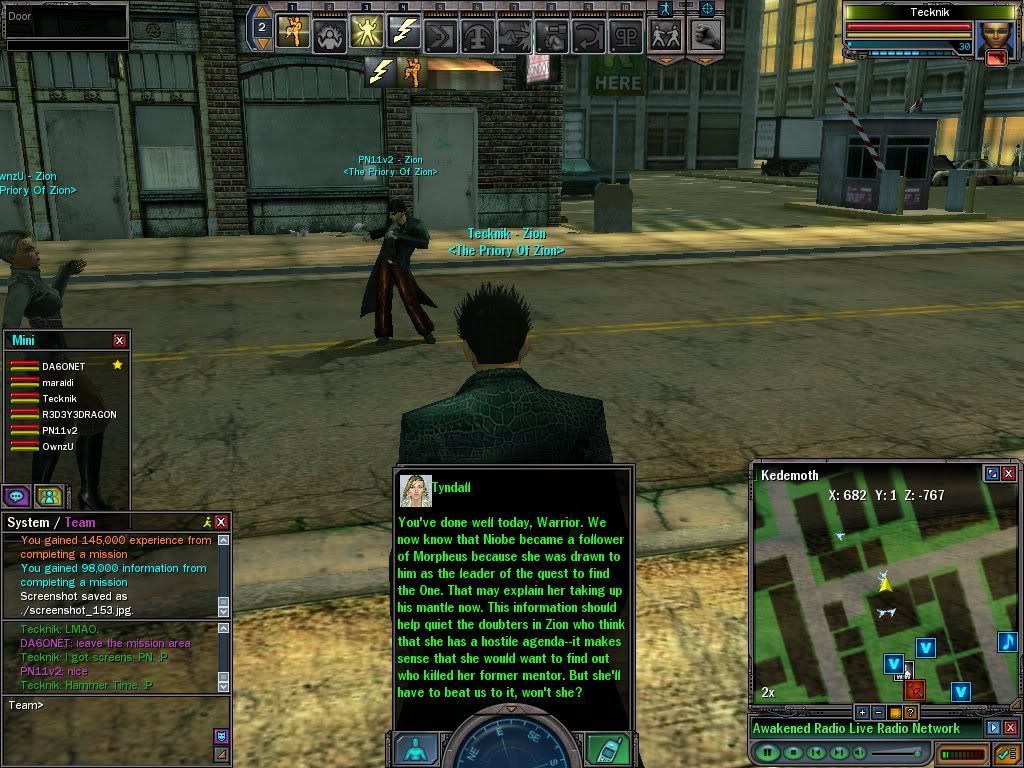Zoom in the minimap with the plus button
The image size is (1024, 768).
[862, 712]
